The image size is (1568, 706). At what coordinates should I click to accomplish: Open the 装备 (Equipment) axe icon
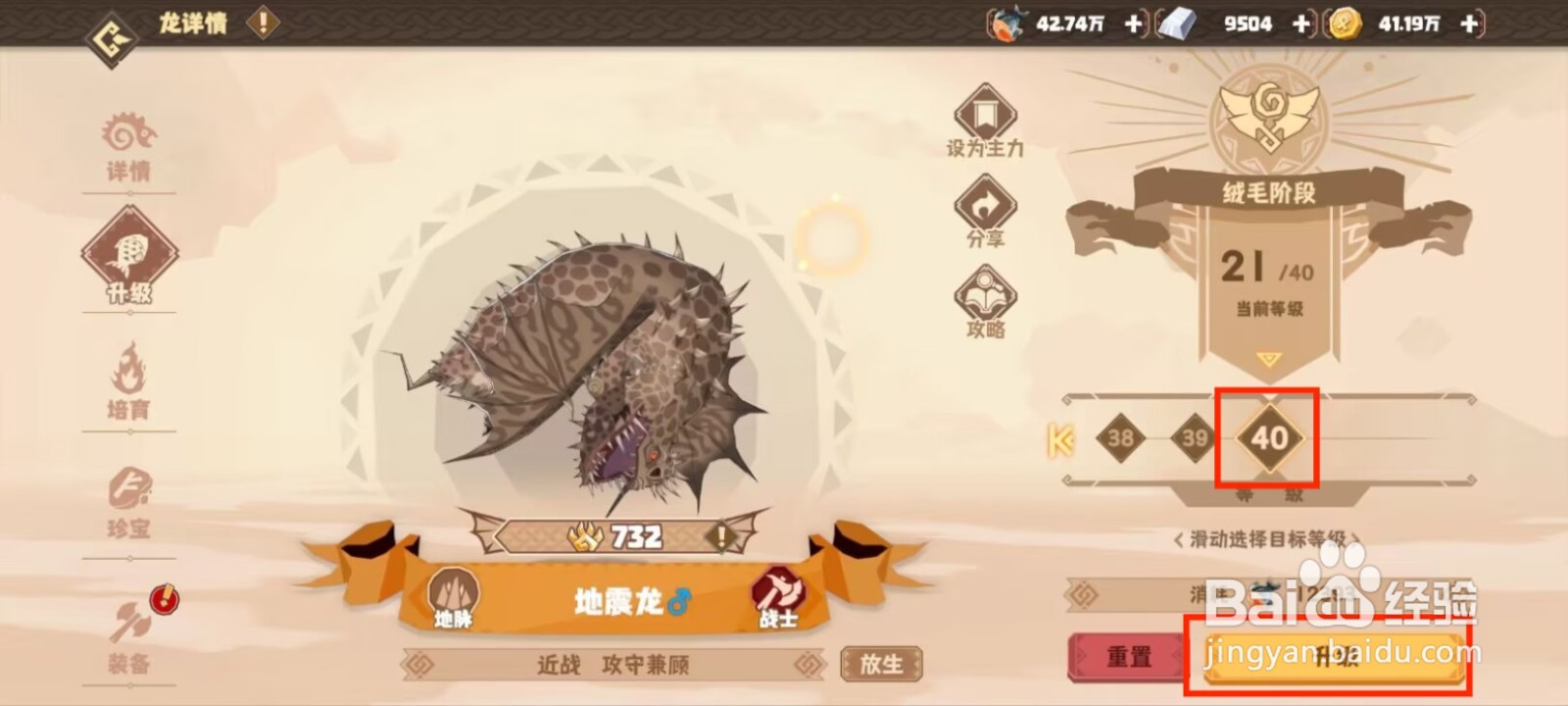click(x=130, y=628)
